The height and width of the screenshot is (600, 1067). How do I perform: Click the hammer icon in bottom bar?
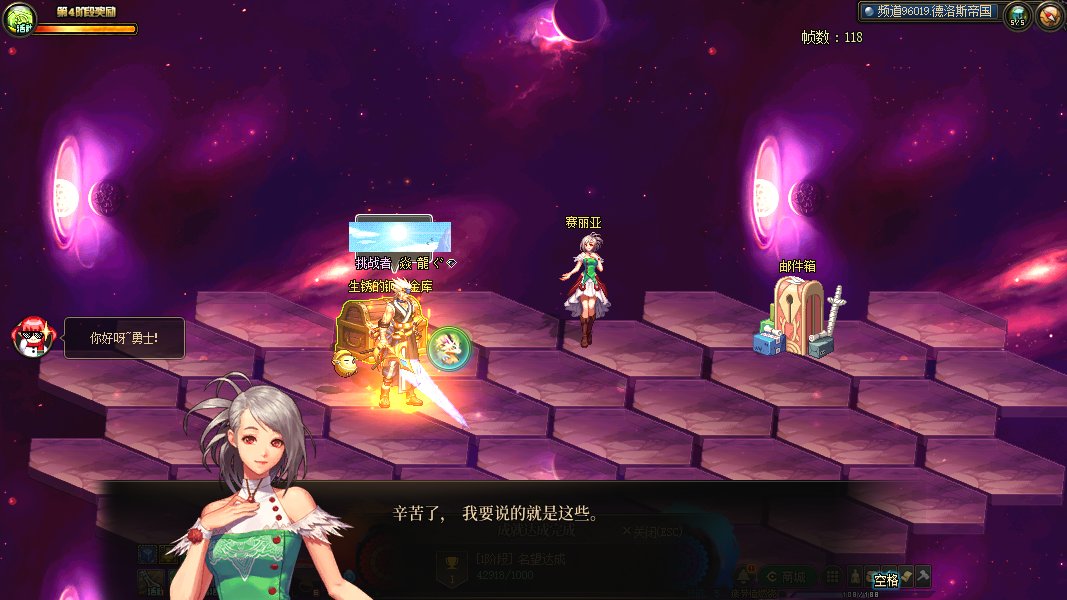(922, 576)
